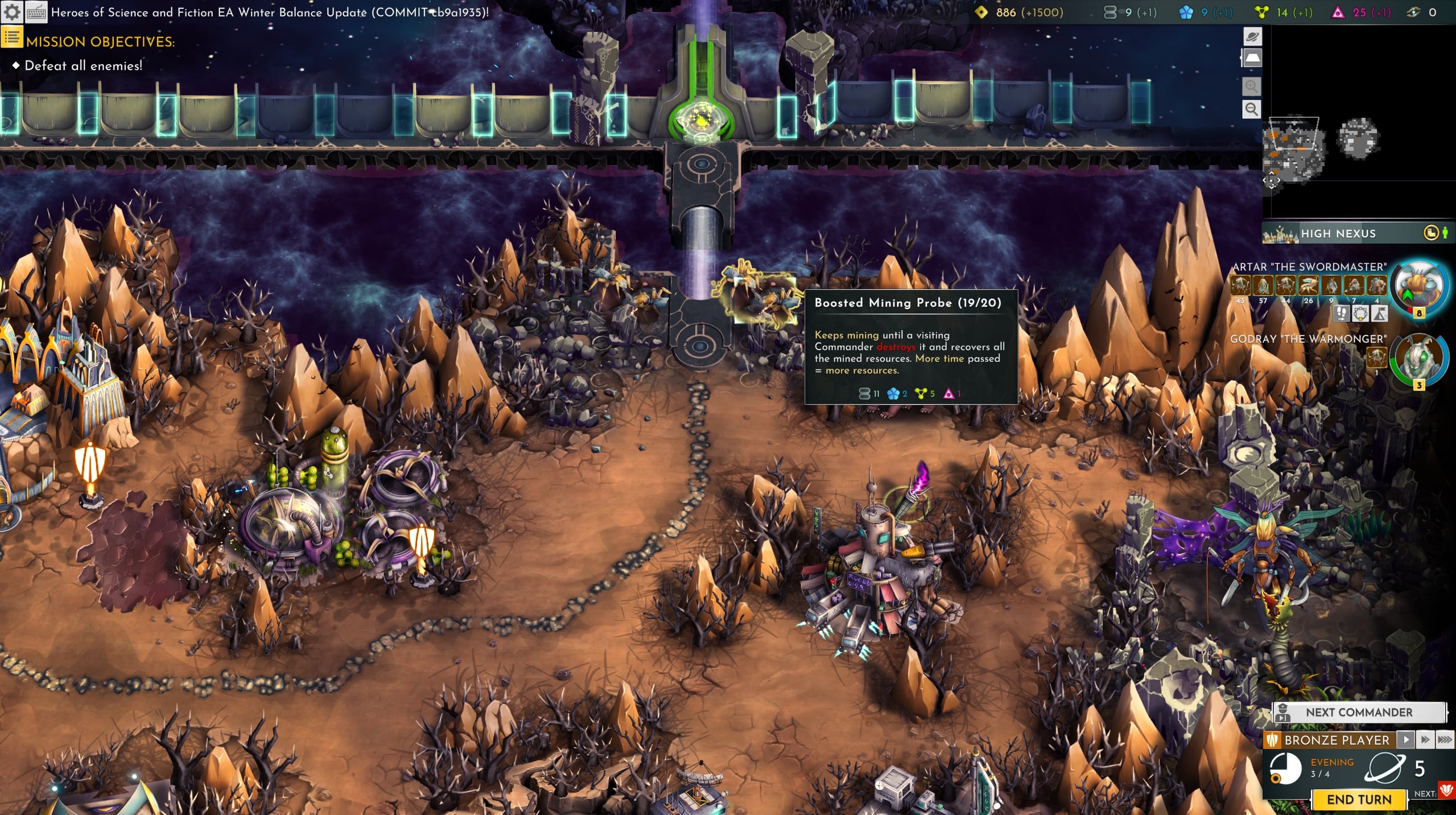The height and width of the screenshot is (815, 1456).
Task: Click the keyboard icon in top bar
Action: click(36, 12)
